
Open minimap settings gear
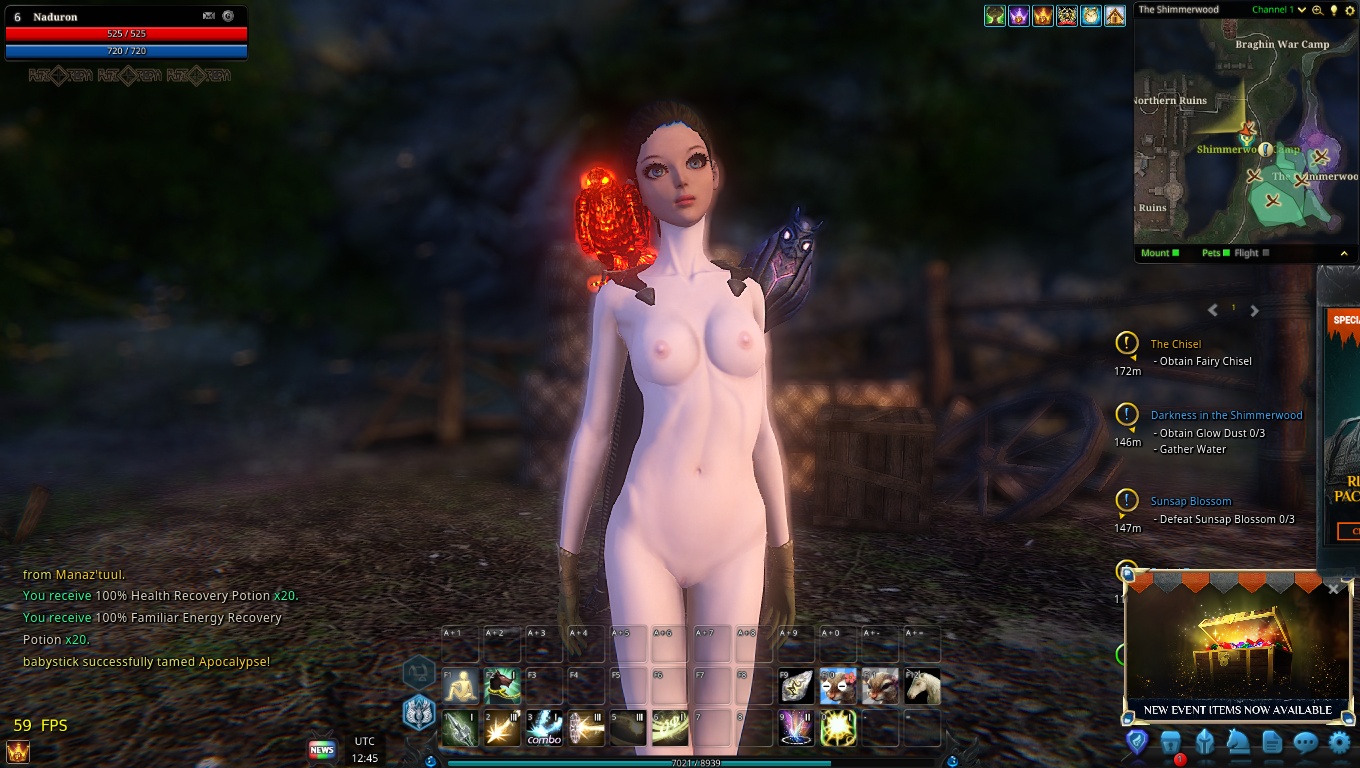(1349, 10)
